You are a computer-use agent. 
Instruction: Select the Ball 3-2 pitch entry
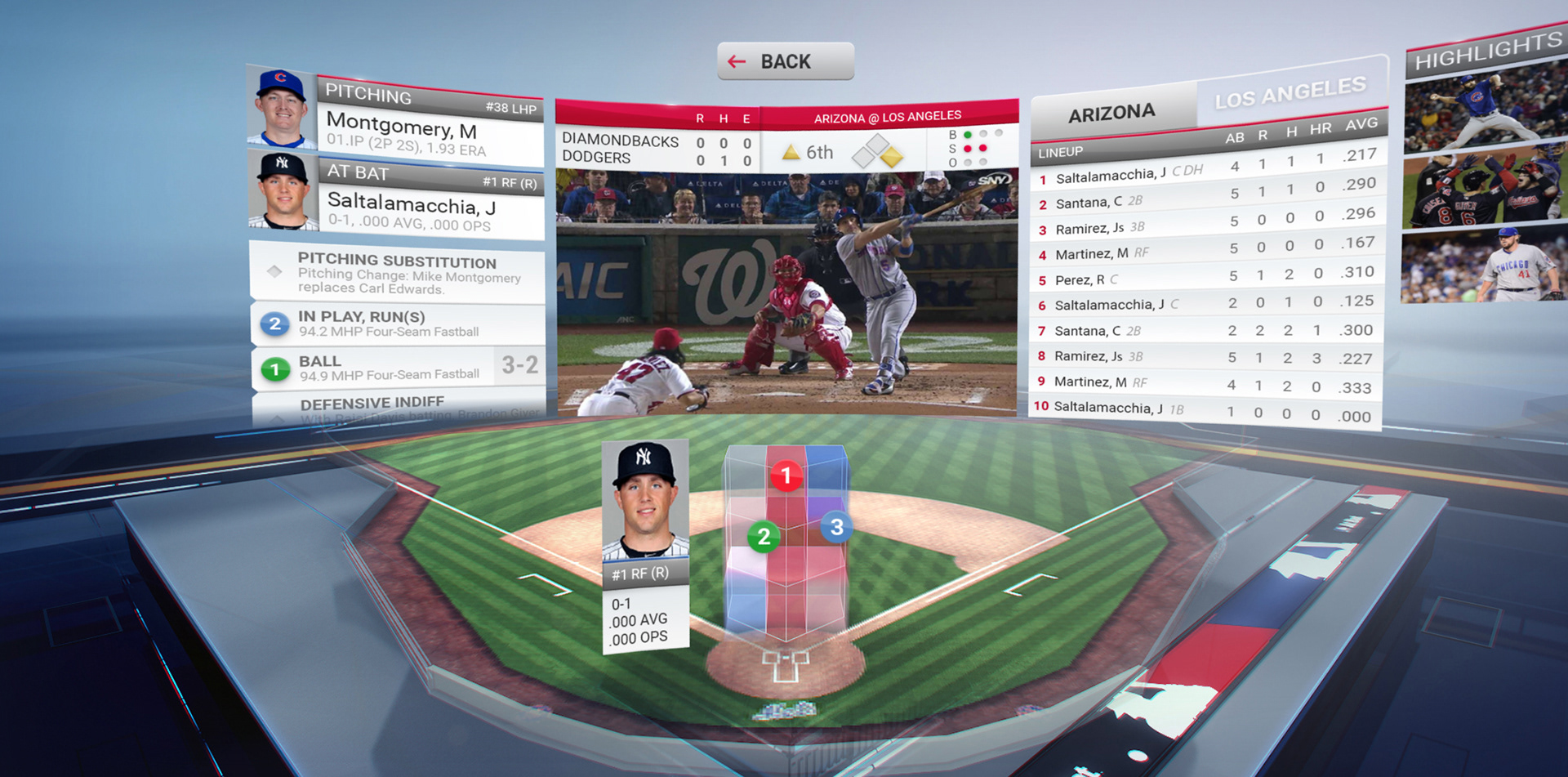398,367
